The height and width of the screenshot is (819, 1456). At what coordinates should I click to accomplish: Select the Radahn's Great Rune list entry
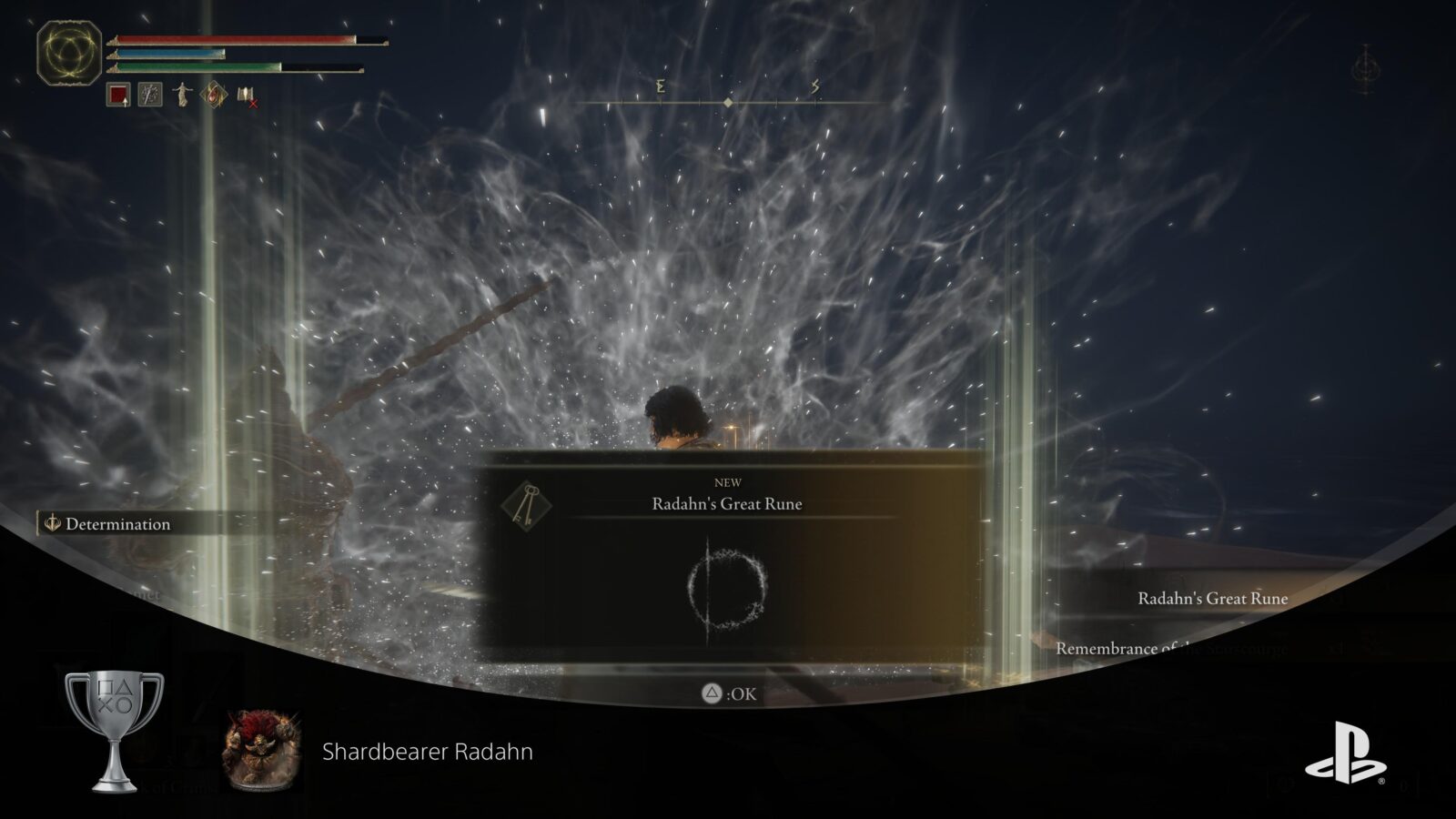pyautogui.click(x=1213, y=599)
